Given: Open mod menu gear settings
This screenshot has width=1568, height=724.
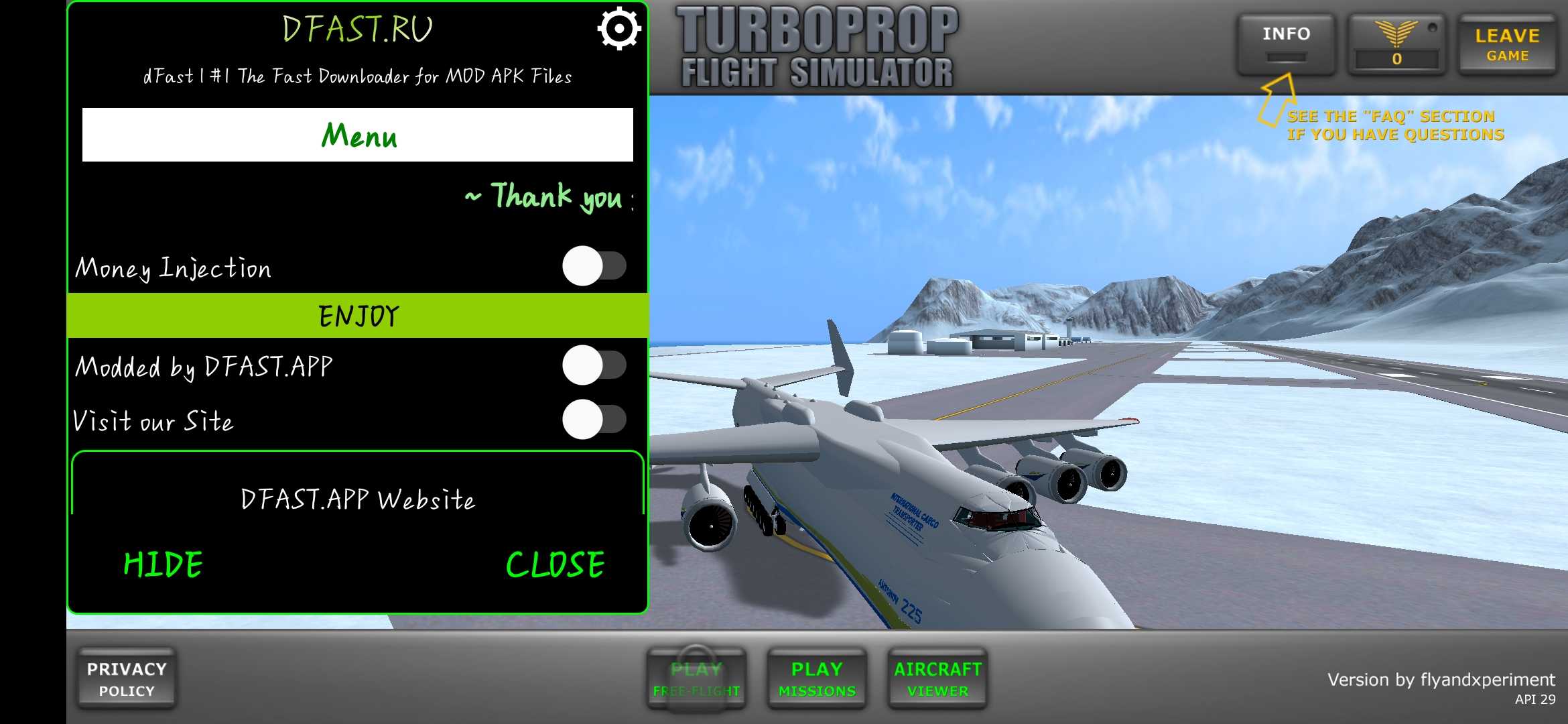Looking at the screenshot, I should (618, 29).
